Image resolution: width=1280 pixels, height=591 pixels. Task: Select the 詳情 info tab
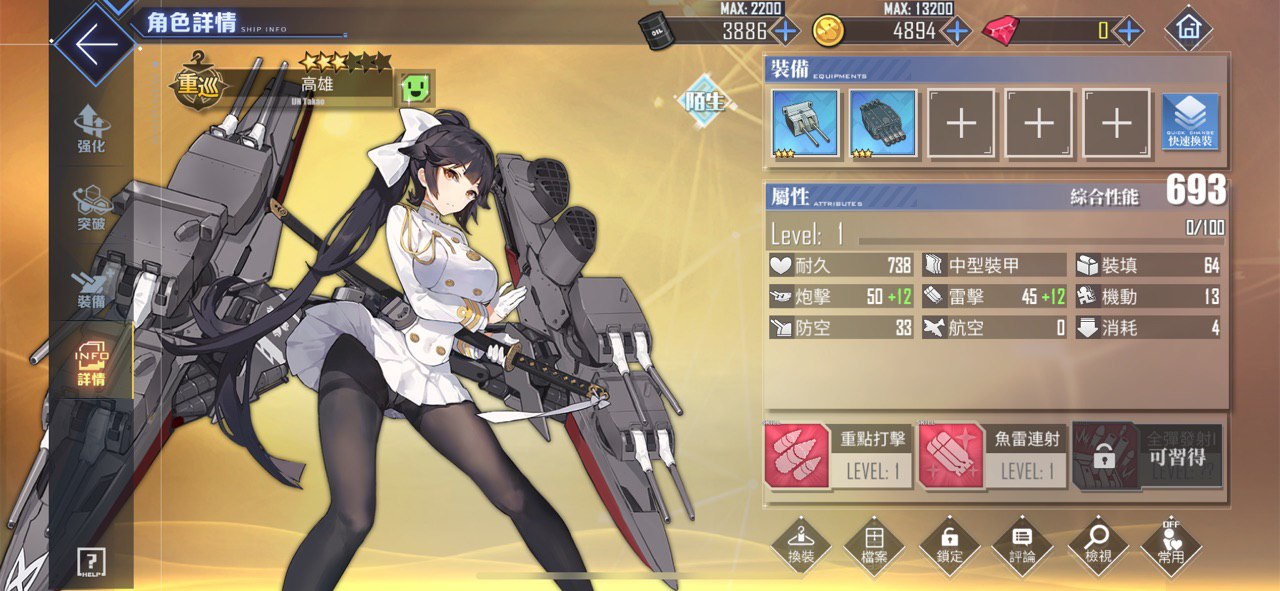coord(91,363)
